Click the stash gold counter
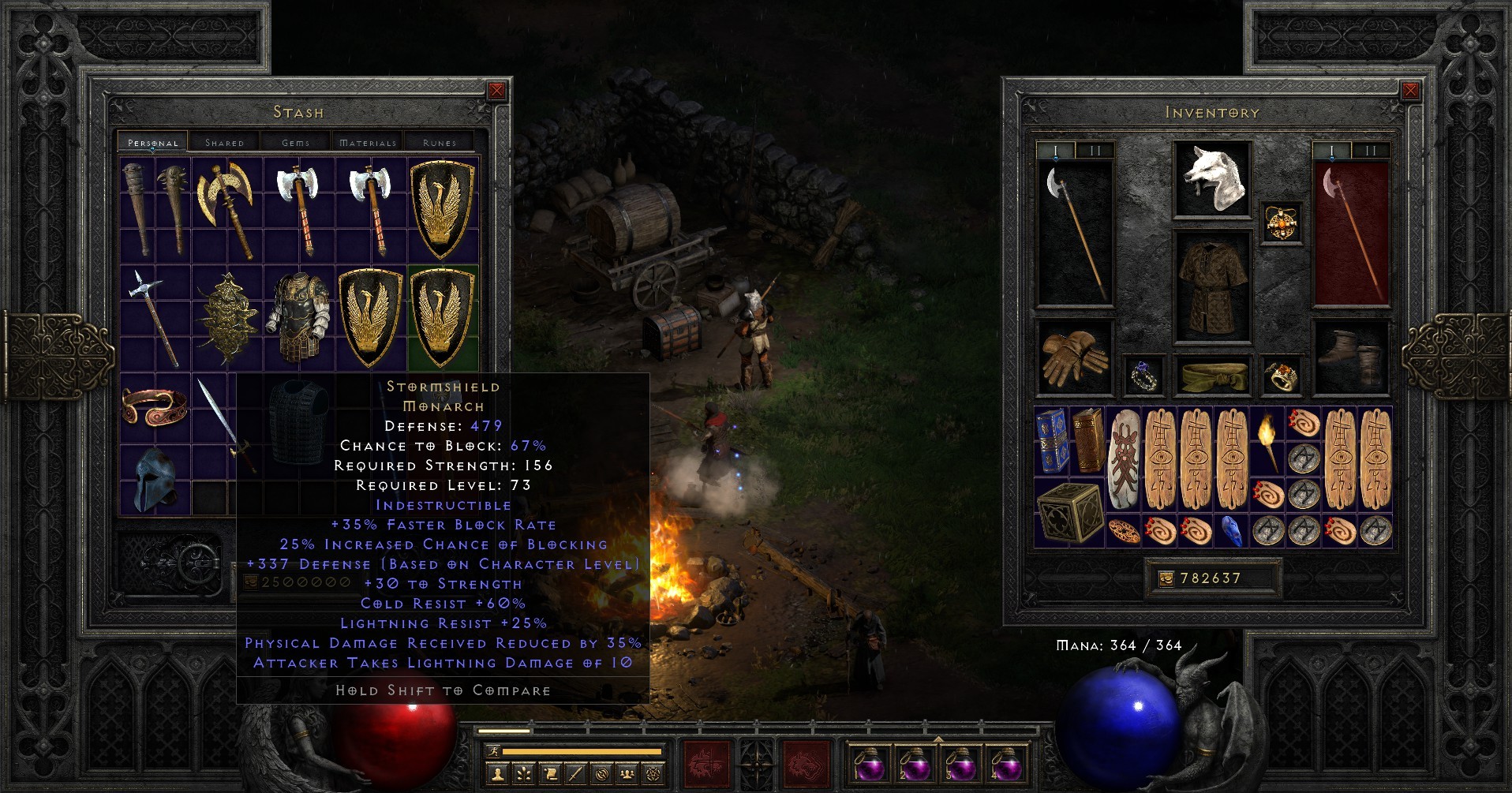 pyautogui.click(x=304, y=583)
